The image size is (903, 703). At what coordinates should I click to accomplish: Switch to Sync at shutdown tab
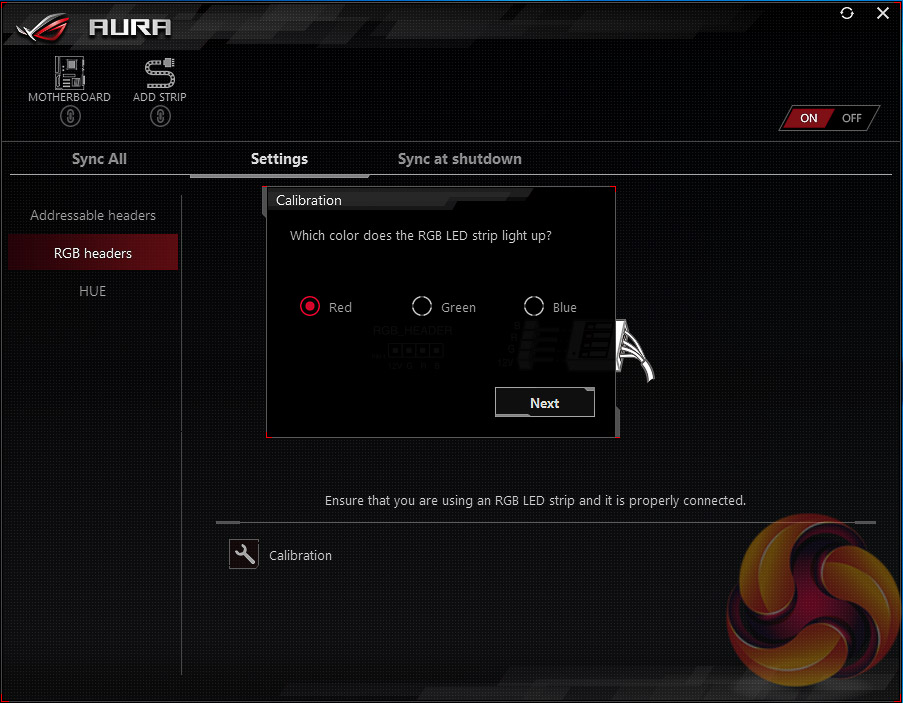click(x=459, y=159)
